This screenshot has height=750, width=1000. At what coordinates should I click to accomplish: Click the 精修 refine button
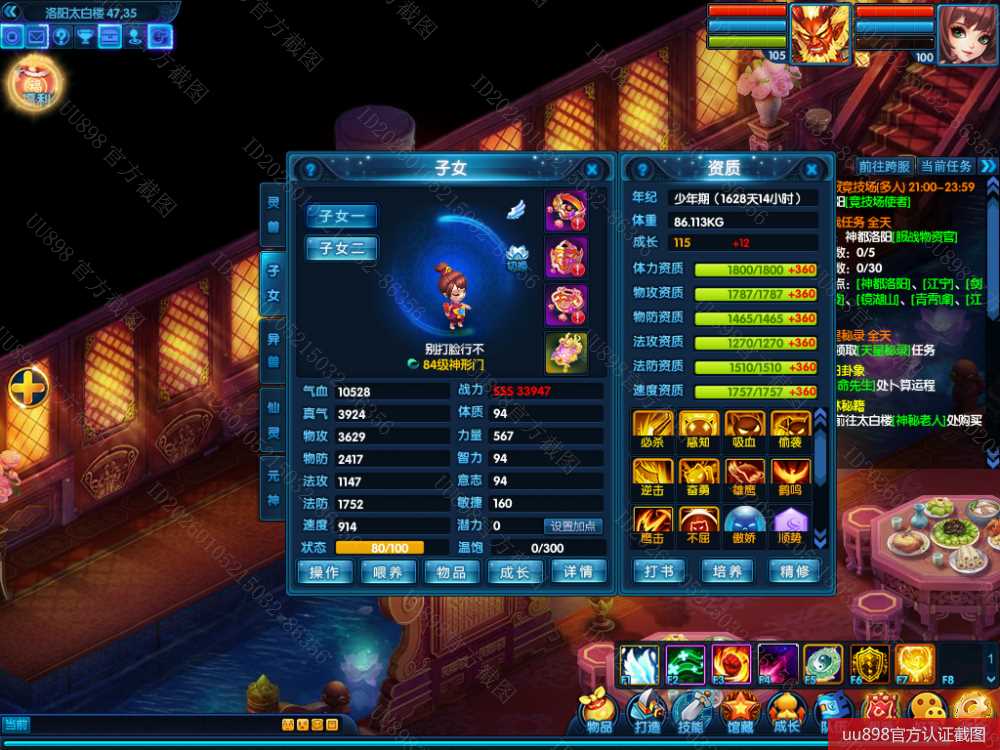click(794, 572)
